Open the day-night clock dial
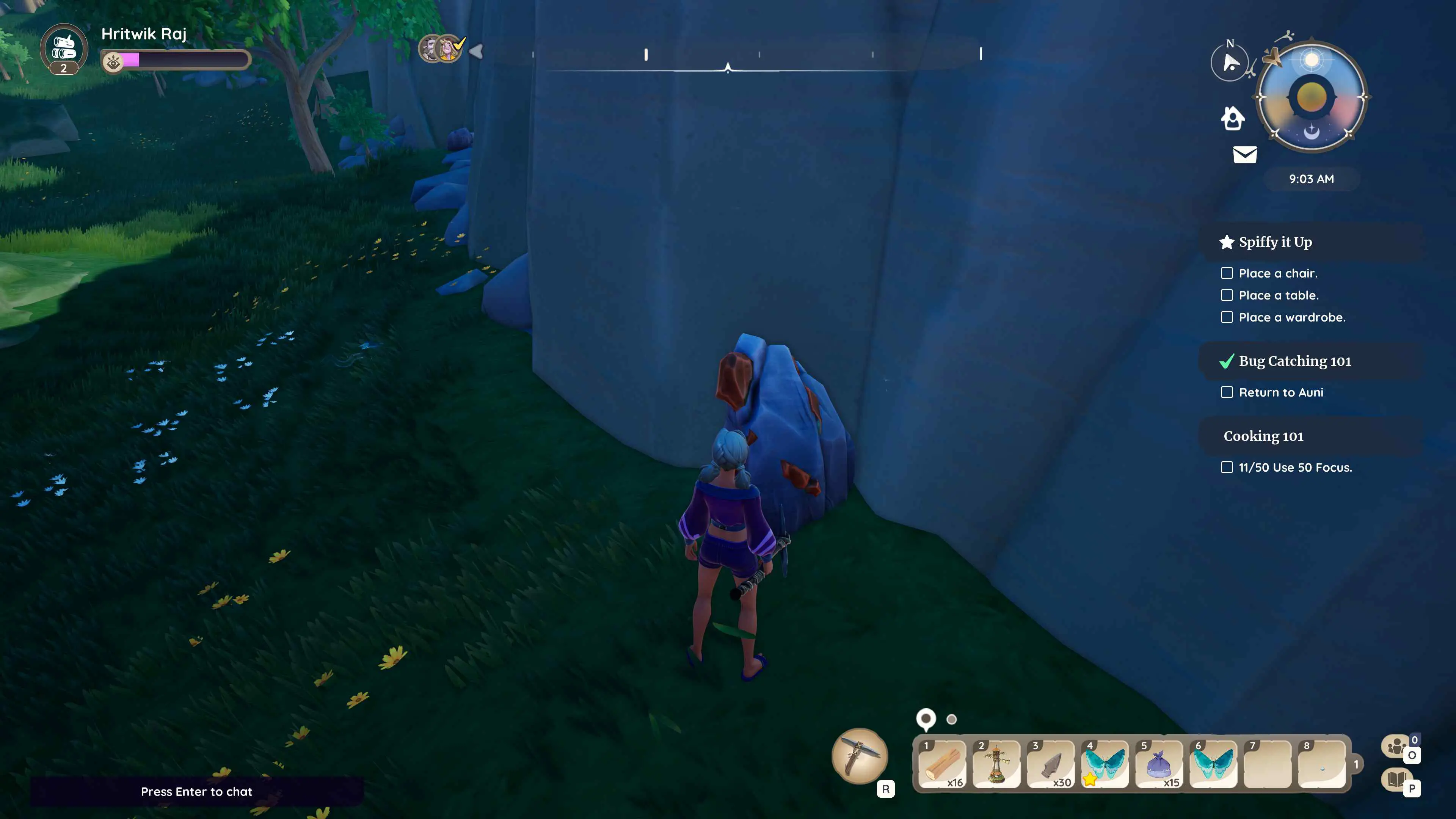 tap(1311, 97)
